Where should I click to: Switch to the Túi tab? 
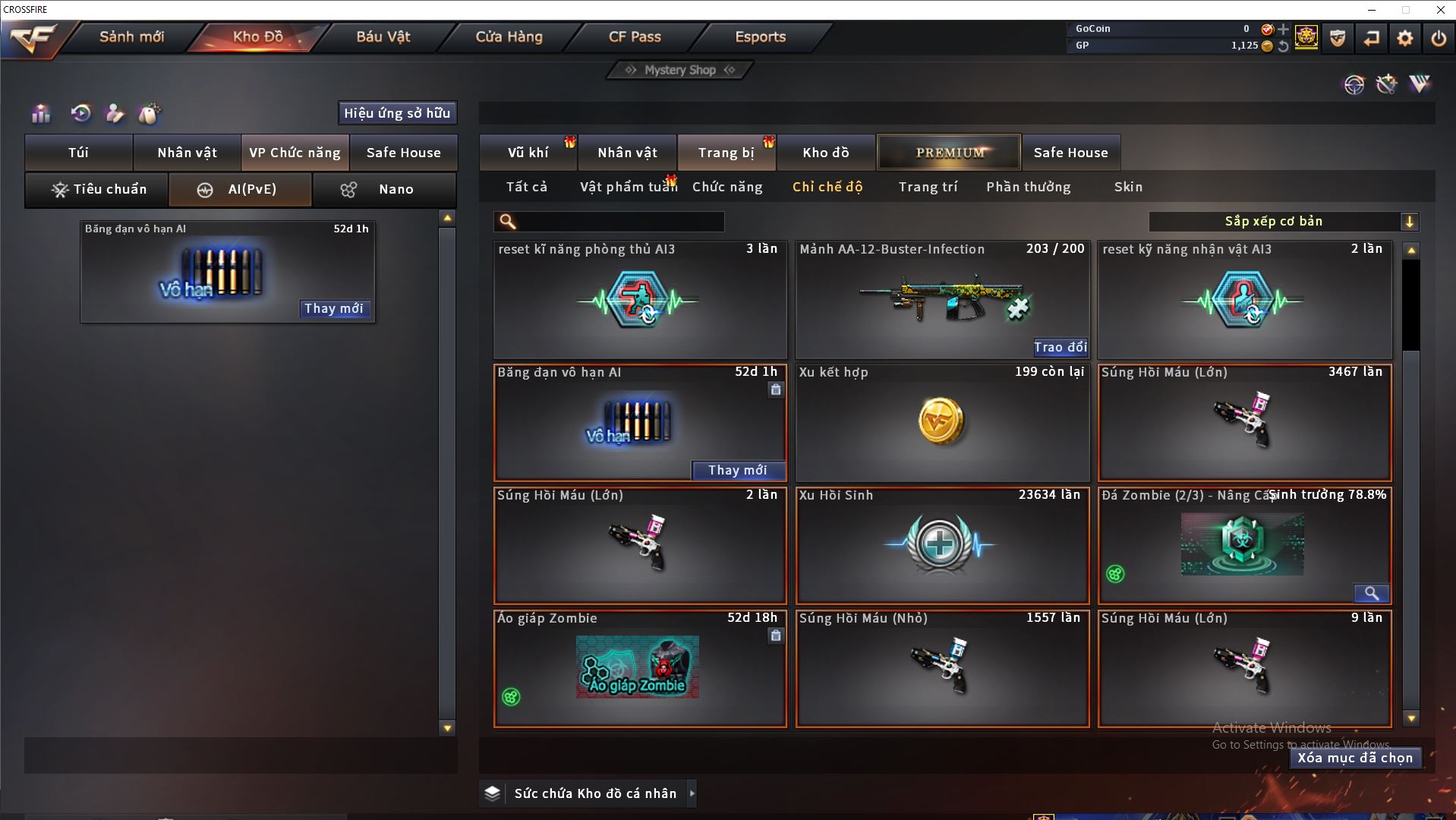79,153
